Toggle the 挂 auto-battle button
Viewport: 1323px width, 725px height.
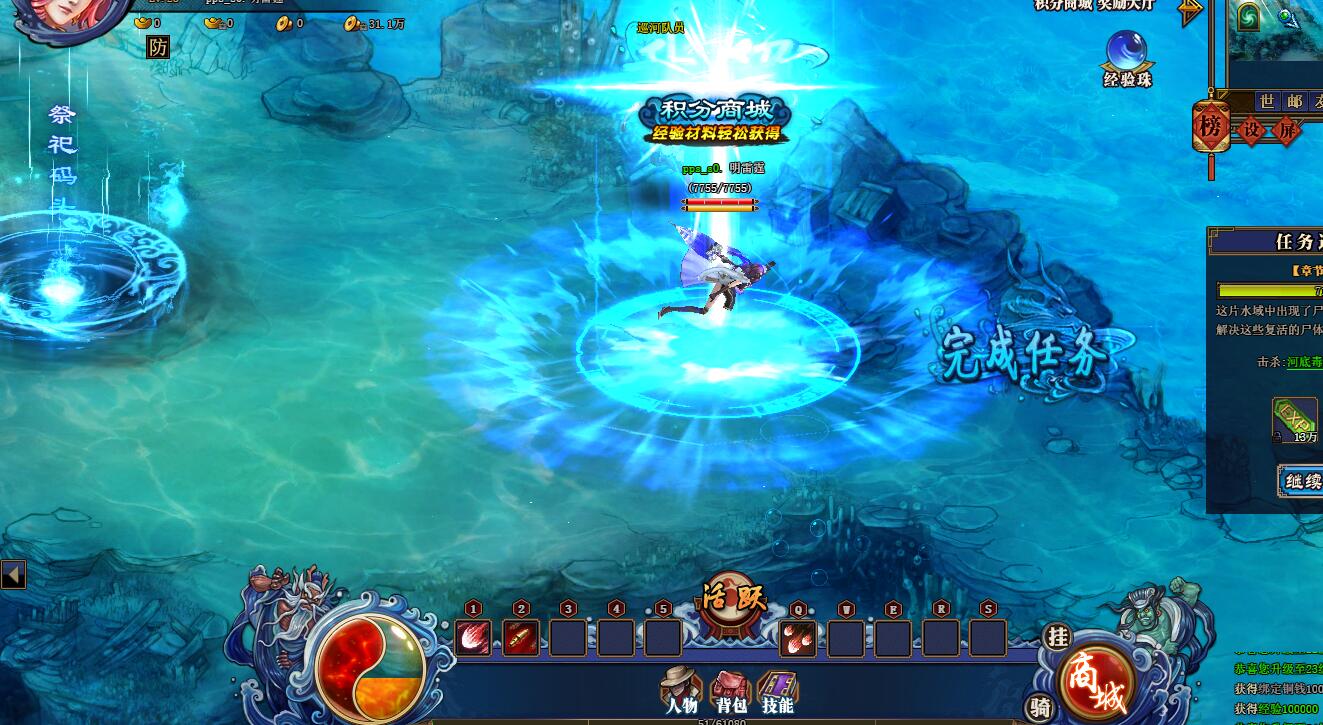pyautogui.click(x=1056, y=636)
